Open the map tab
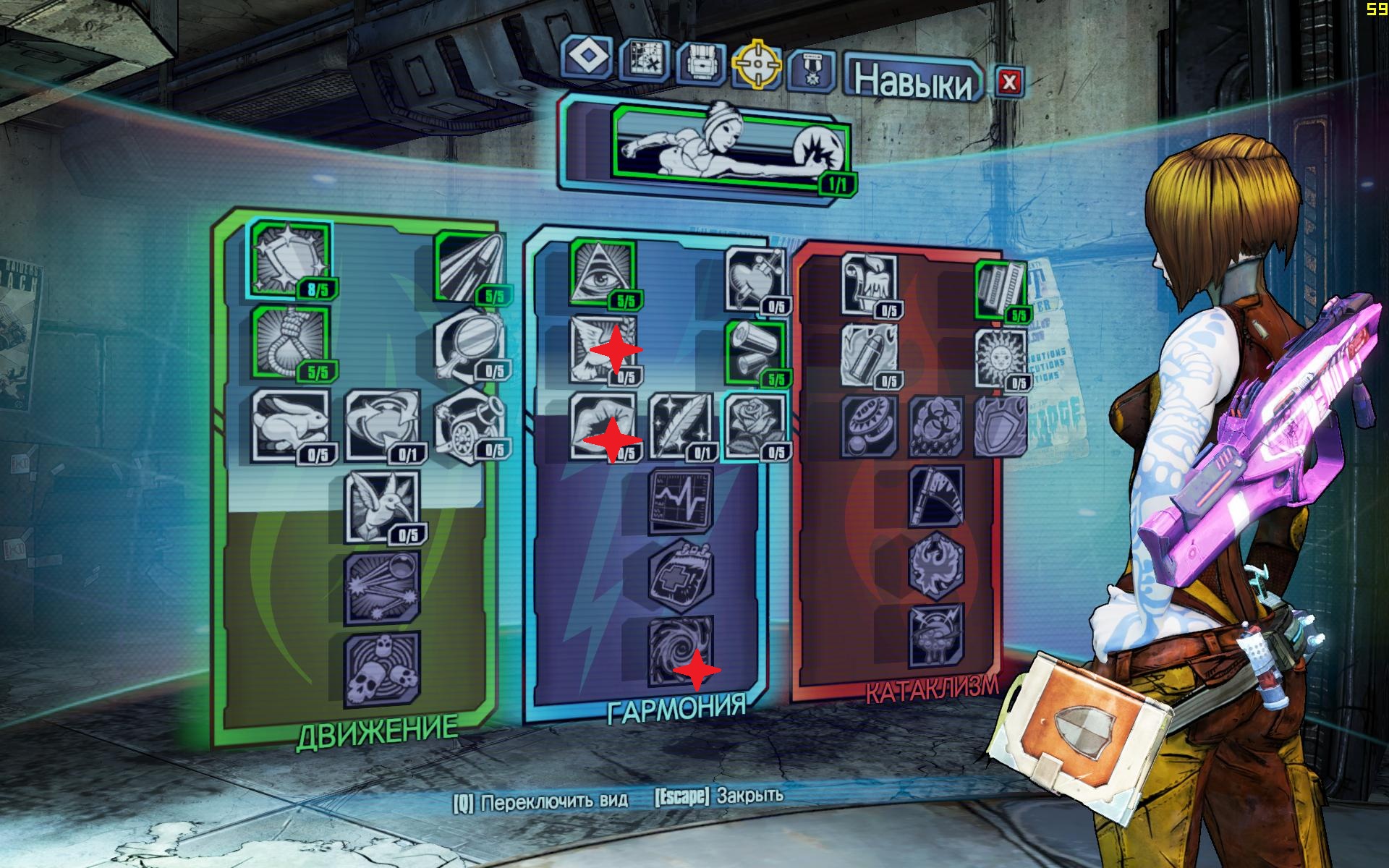Screen dimensions: 1389x868 [x=645, y=63]
